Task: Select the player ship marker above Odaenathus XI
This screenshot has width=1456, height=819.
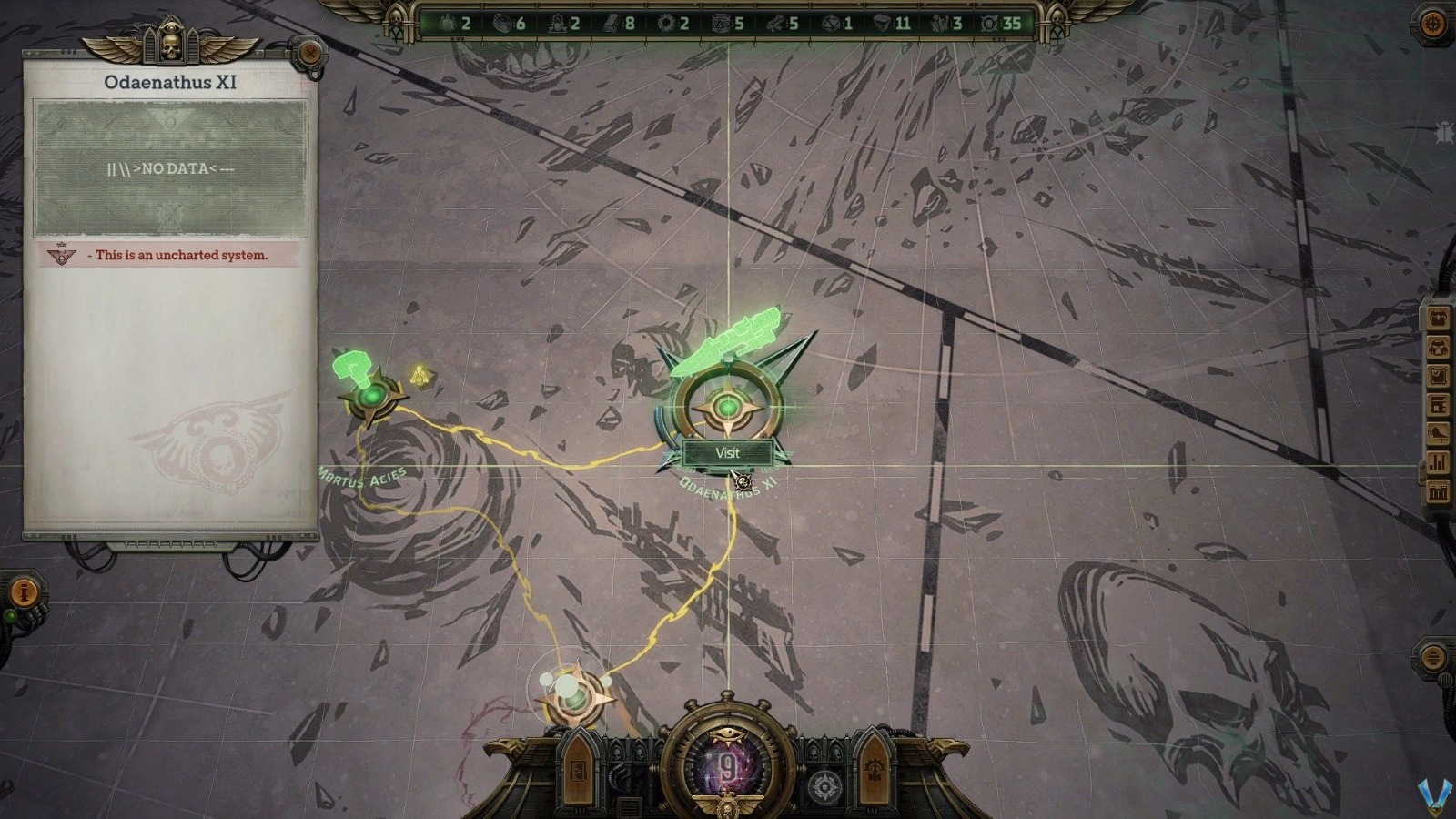Action: [x=728, y=346]
